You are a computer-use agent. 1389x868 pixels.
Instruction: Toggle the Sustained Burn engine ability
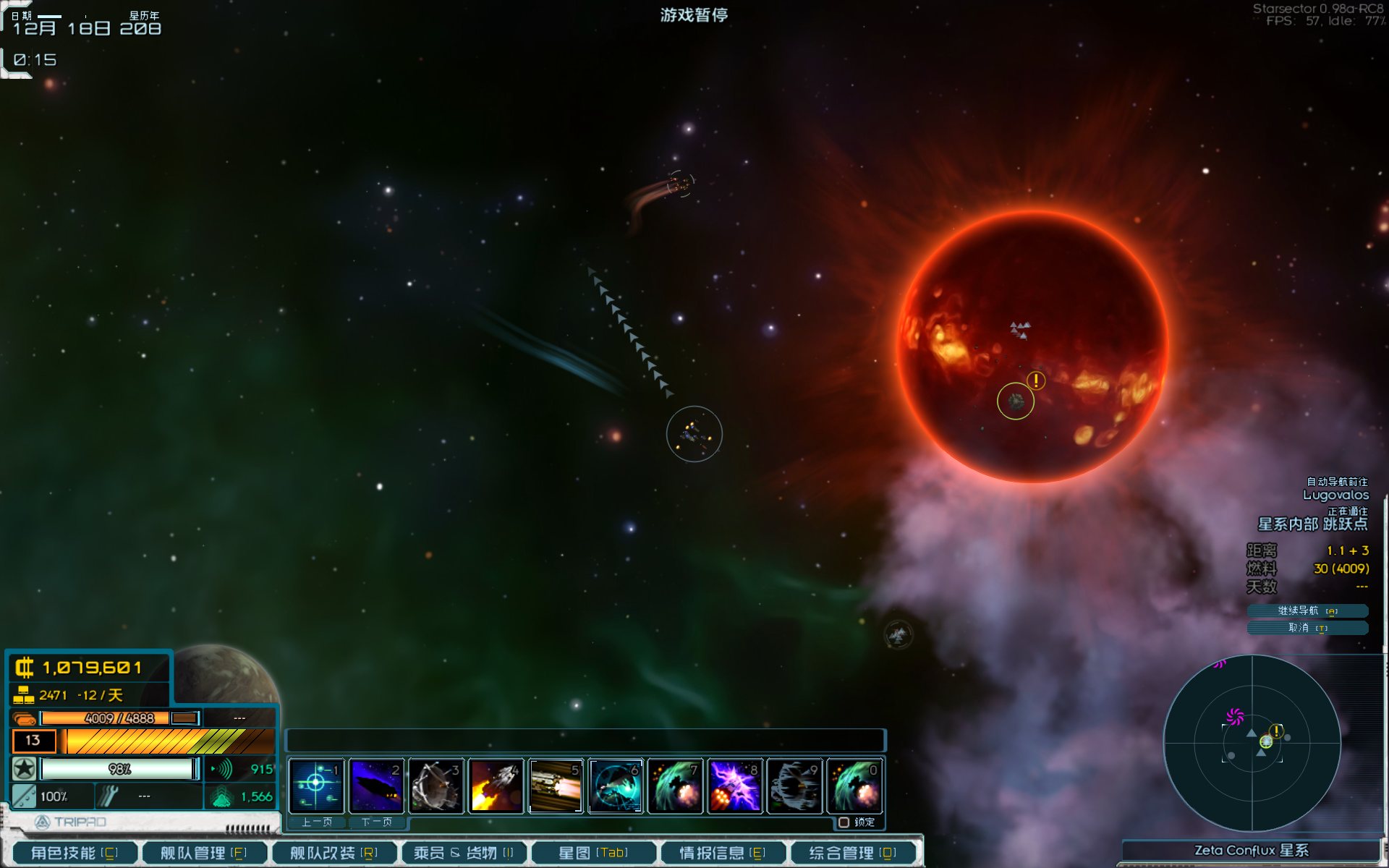(556, 786)
